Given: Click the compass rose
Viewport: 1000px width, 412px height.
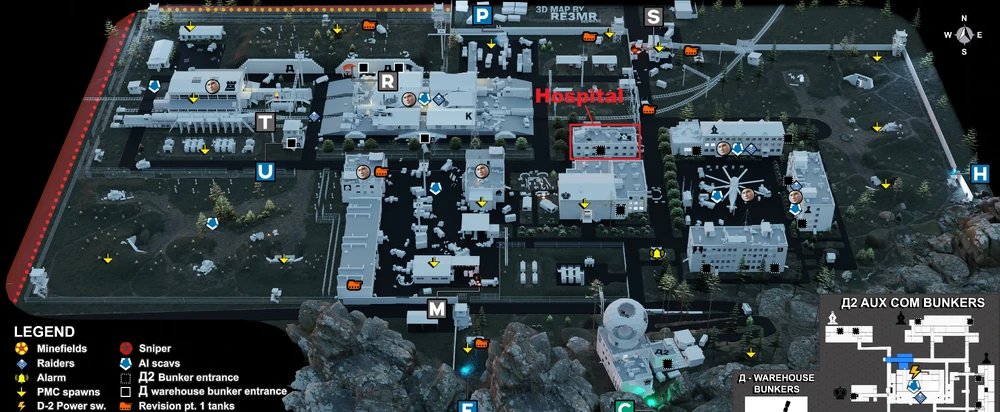Looking at the screenshot, I should click(964, 33).
